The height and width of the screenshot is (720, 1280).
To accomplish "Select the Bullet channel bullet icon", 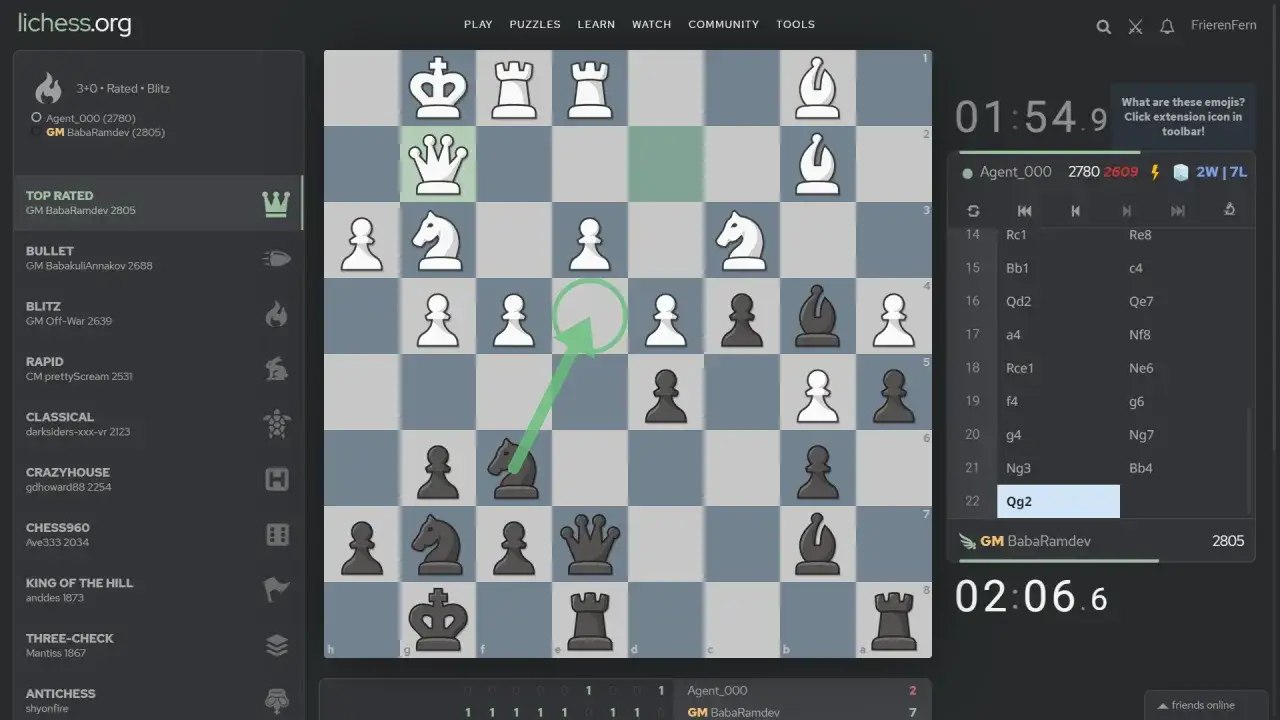I will coord(277,257).
